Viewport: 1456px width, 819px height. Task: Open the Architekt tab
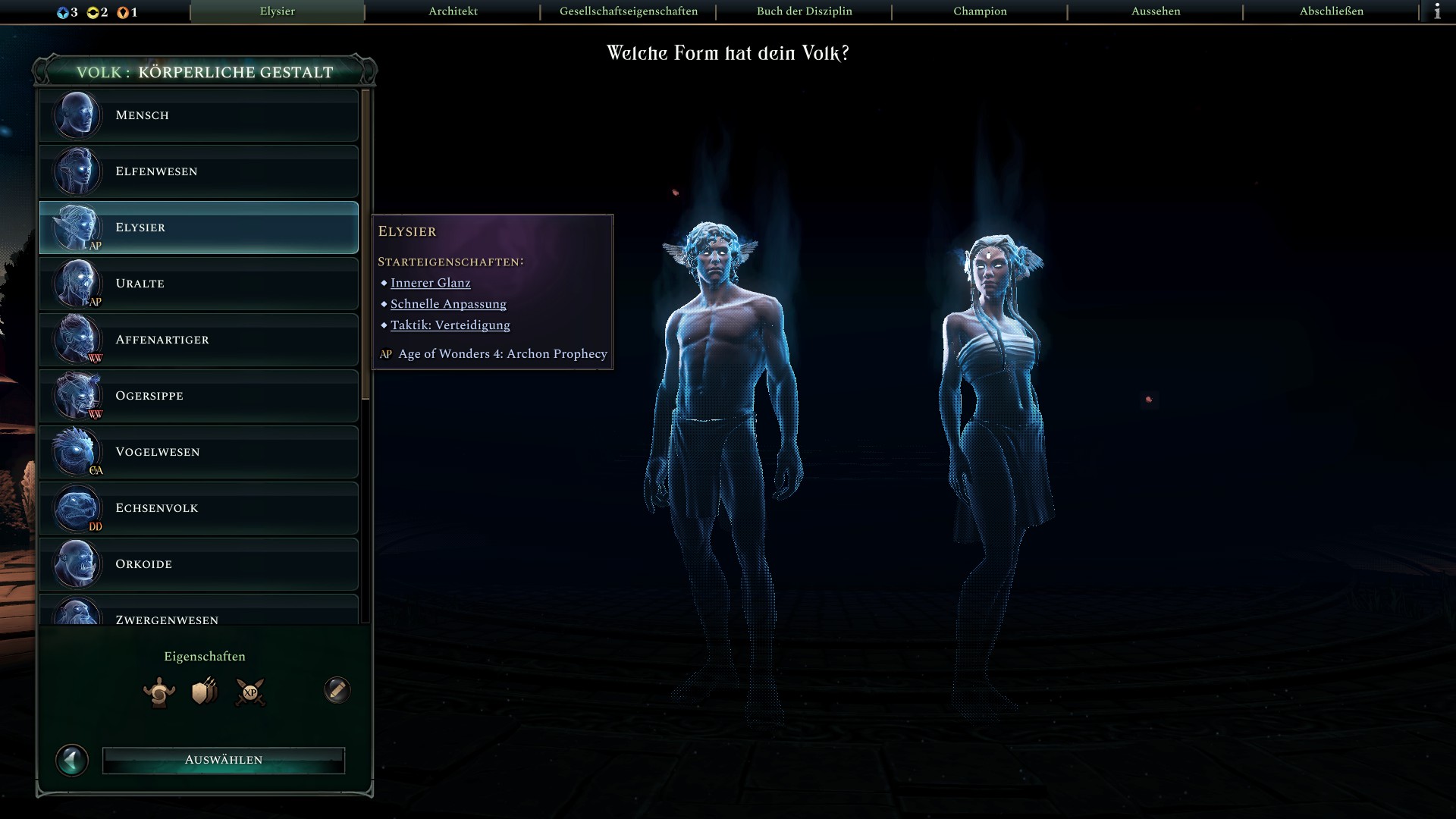[x=453, y=11]
